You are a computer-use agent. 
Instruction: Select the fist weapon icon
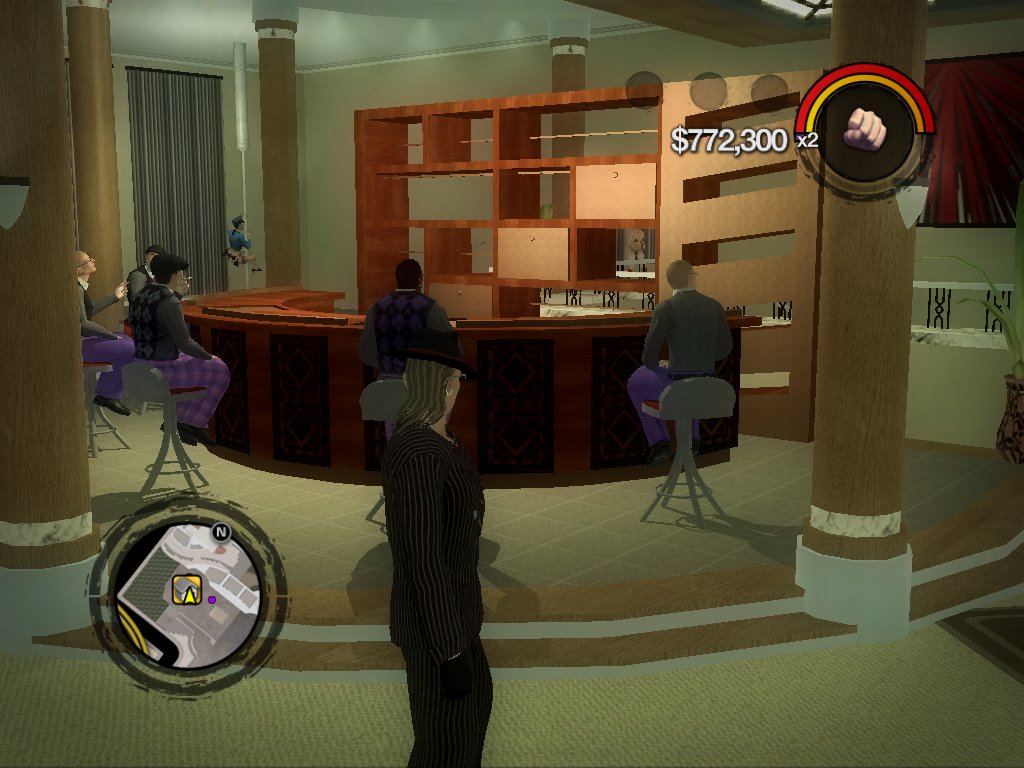pyautogui.click(x=866, y=128)
